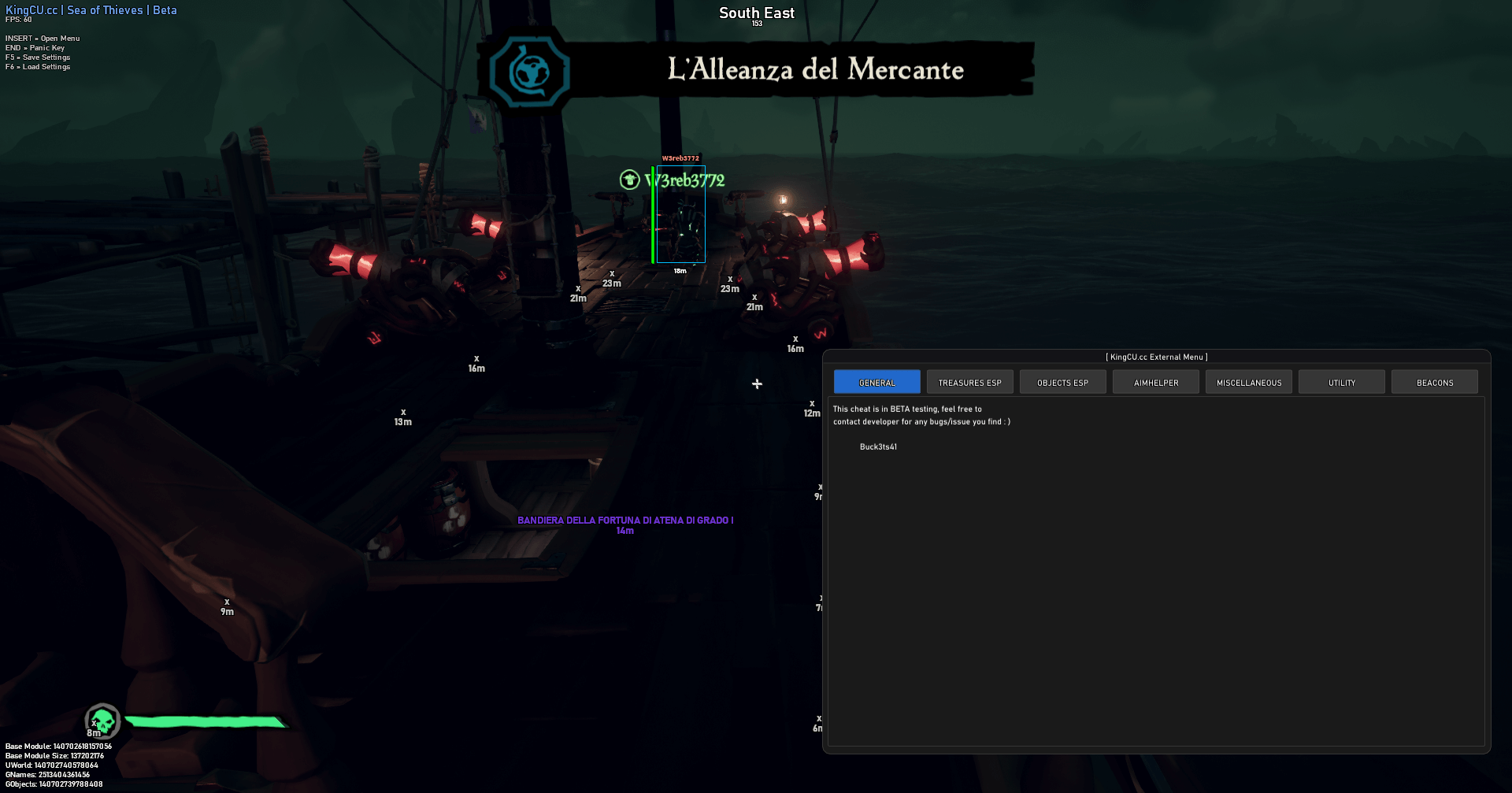Click the INSERT Open Menu hotkey hint
The image size is (1512, 793).
pyautogui.click(x=43, y=37)
